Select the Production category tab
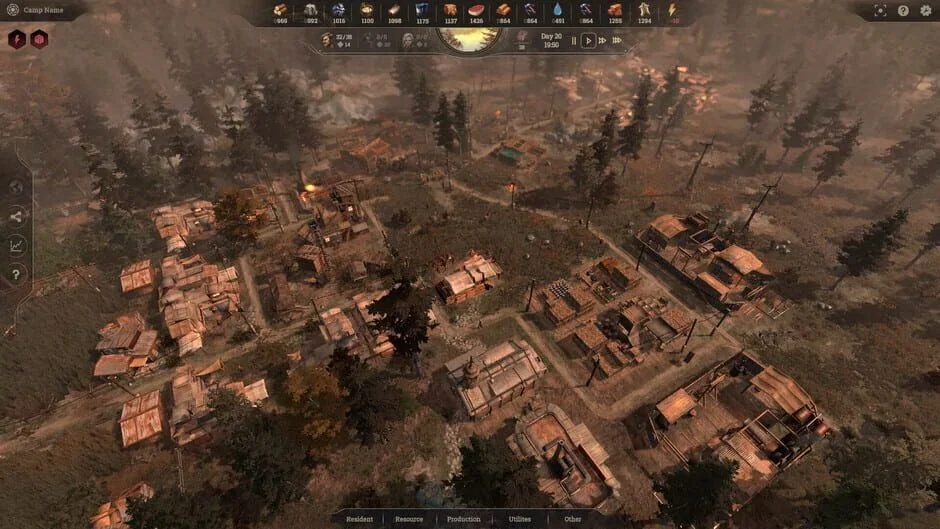This screenshot has width=940, height=529. [x=464, y=519]
